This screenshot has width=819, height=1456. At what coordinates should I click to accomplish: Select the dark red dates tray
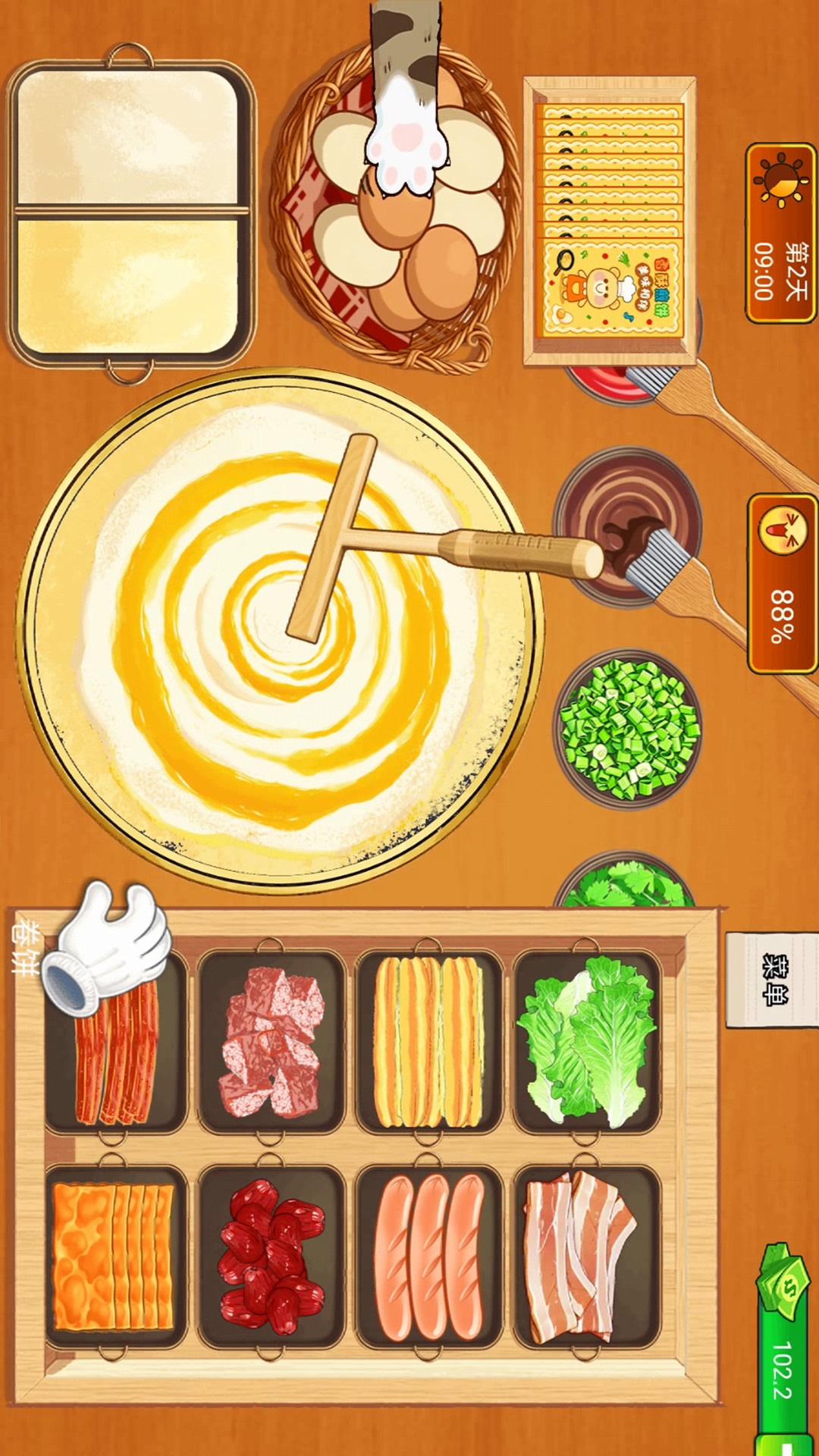[x=271, y=1257]
